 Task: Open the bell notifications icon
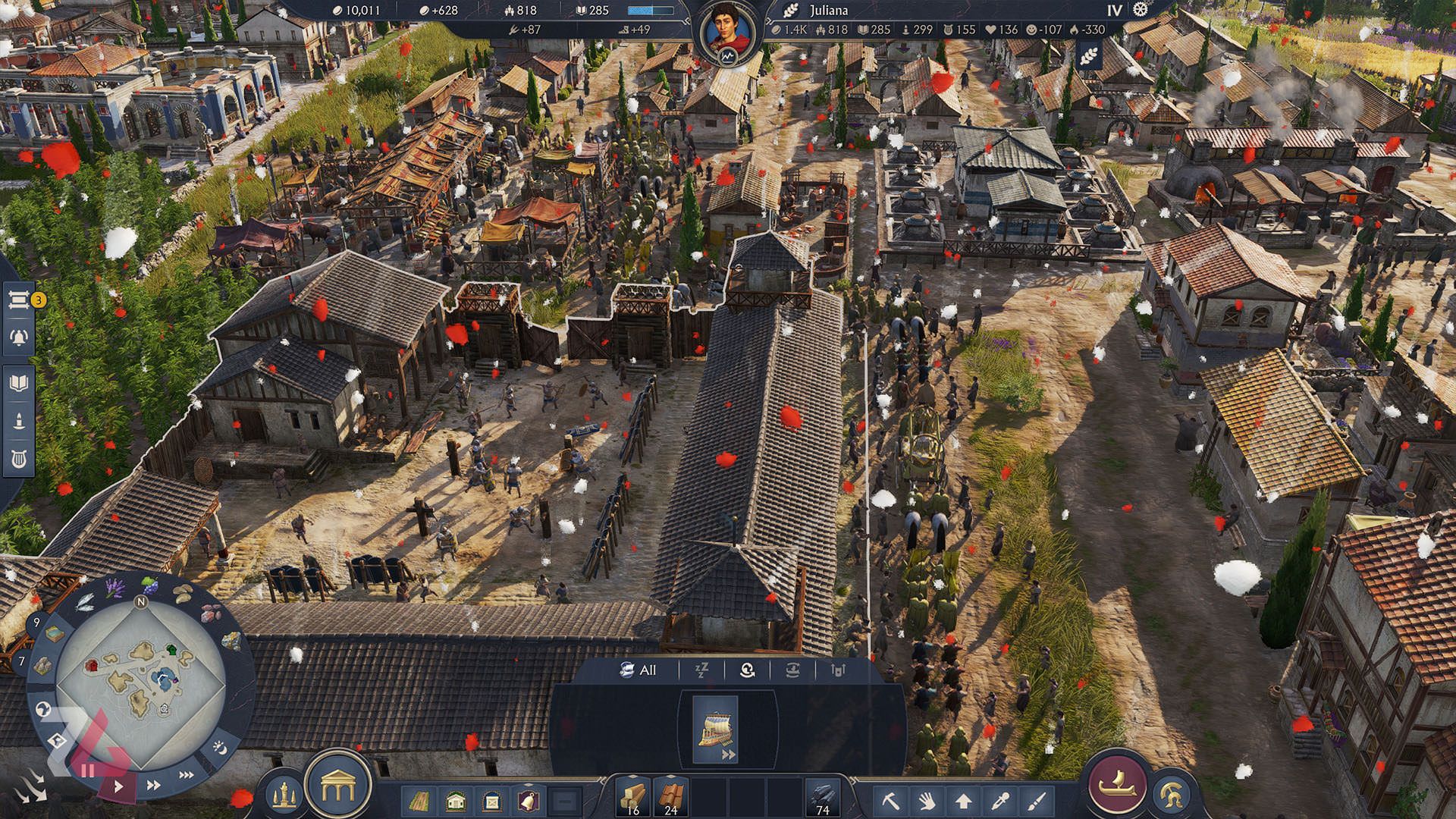pyautogui.click(x=19, y=337)
